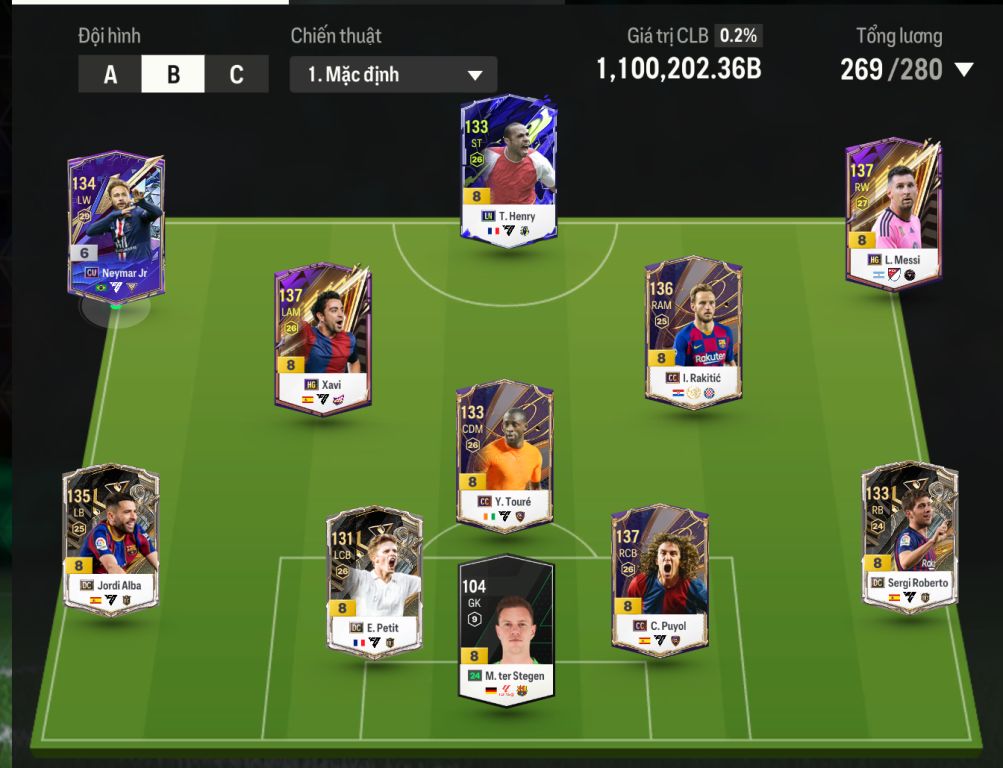Select squad tab B

pyautogui.click(x=173, y=75)
